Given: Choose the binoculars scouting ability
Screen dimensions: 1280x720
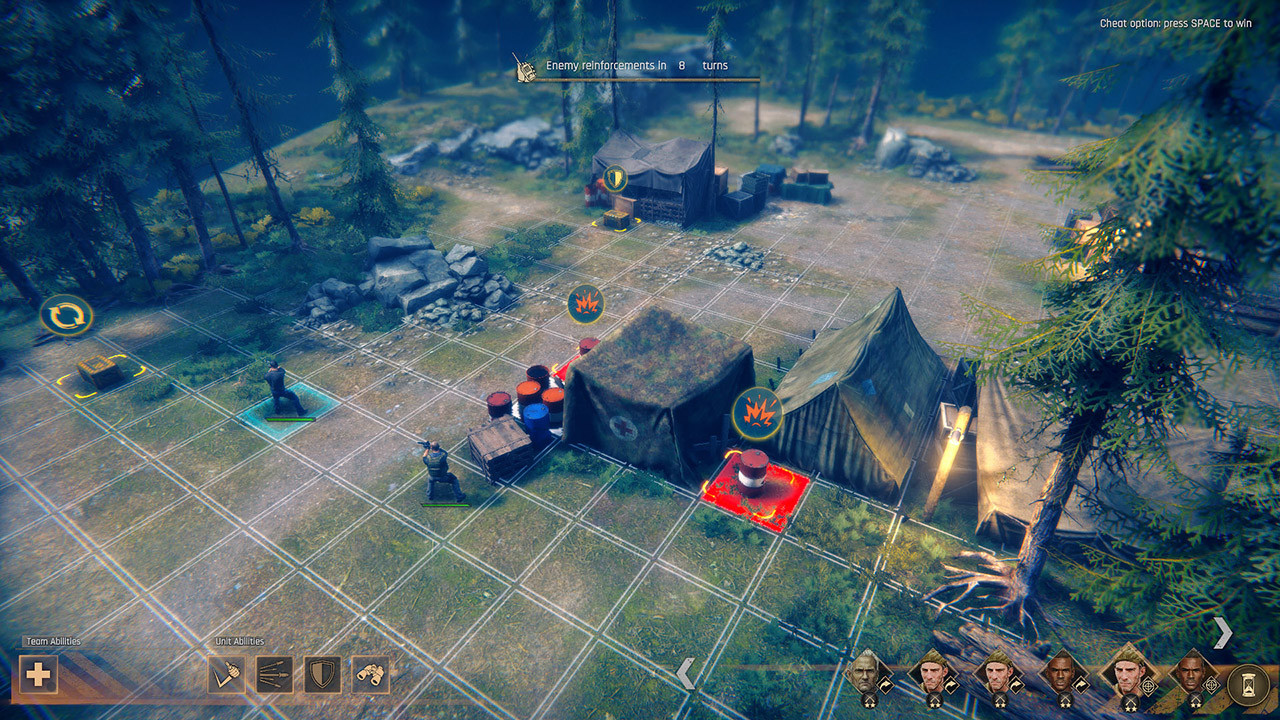Looking at the screenshot, I should coord(370,674).
